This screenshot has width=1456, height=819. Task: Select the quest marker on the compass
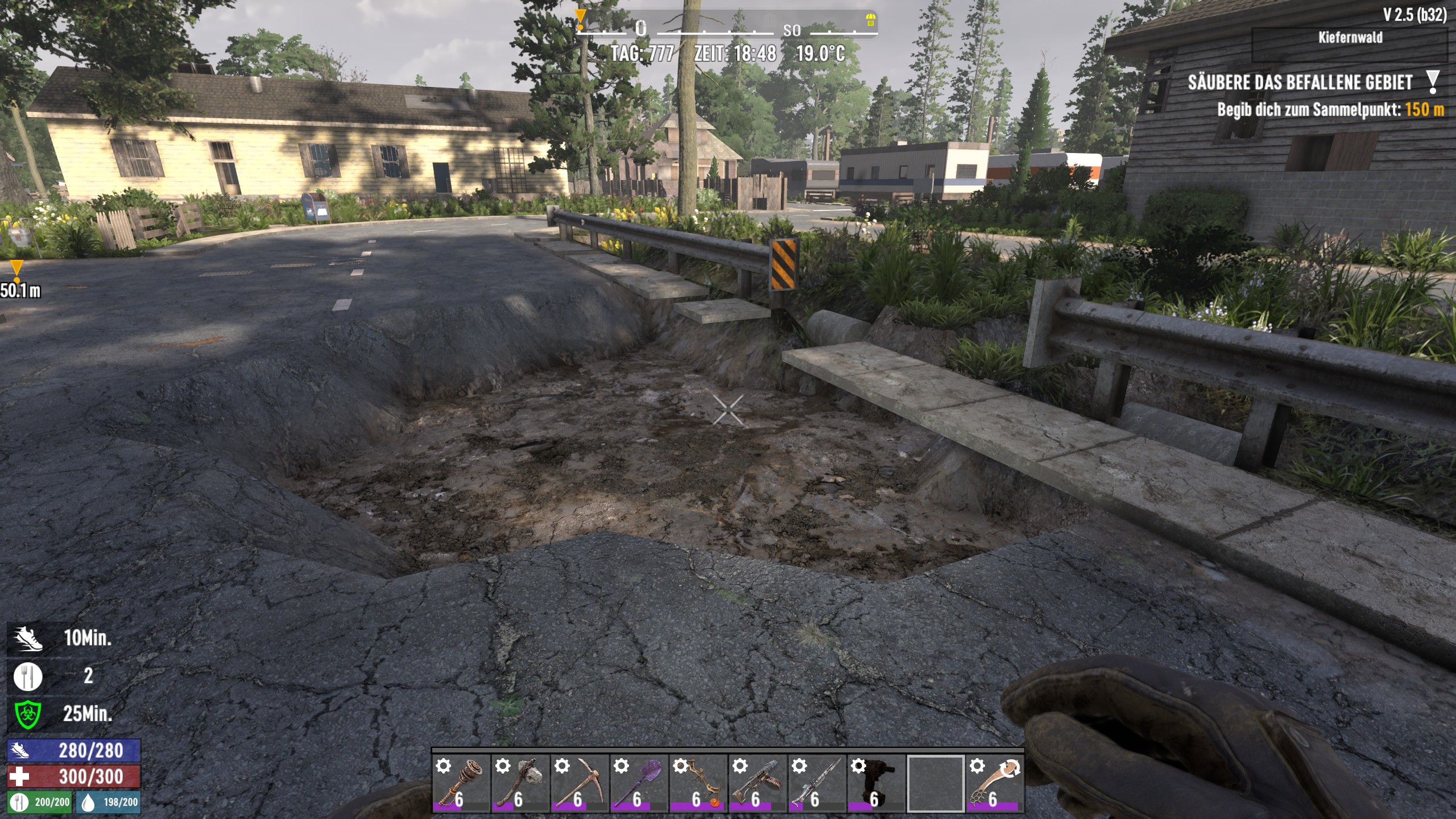point(580,19)
